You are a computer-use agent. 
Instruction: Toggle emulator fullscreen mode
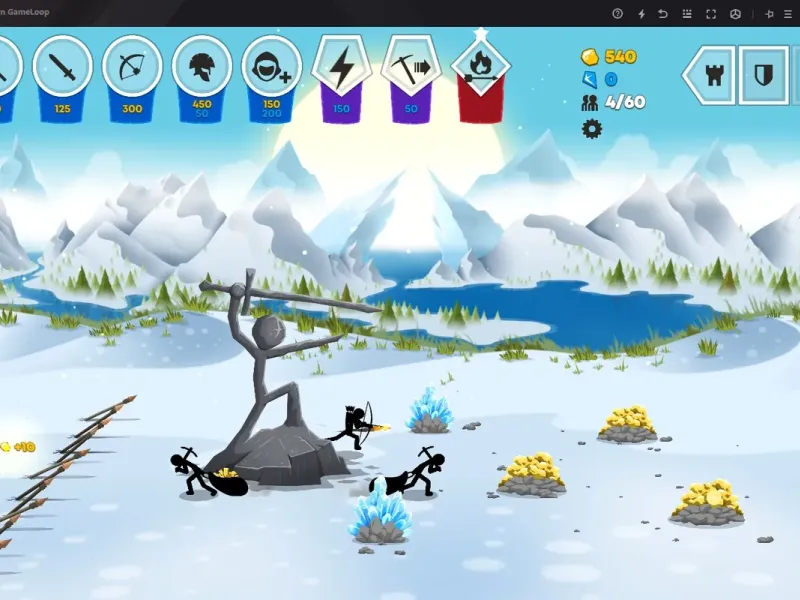pyautogui.click(x=711, y=14)
